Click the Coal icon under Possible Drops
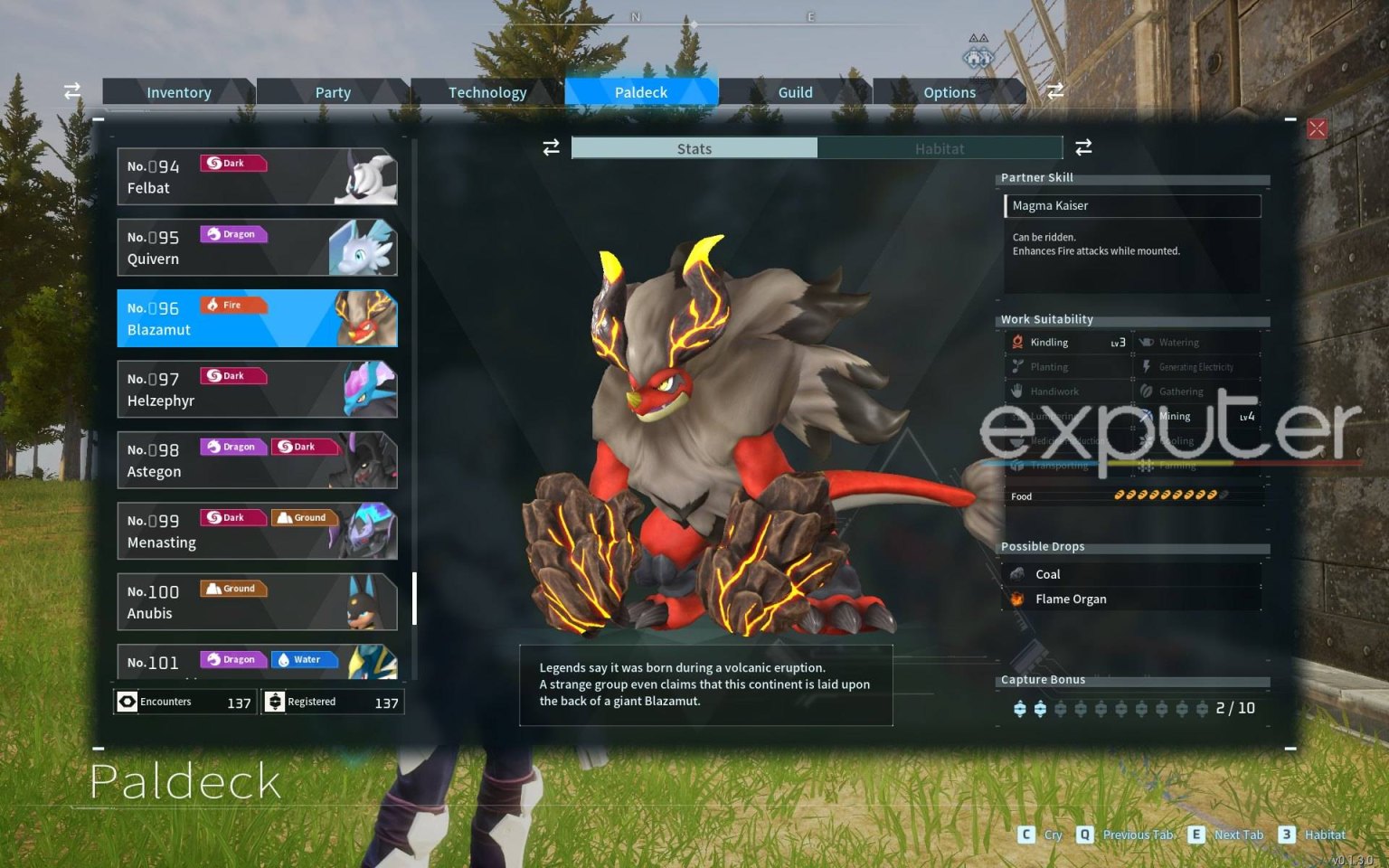 (x=1019, y=573)
